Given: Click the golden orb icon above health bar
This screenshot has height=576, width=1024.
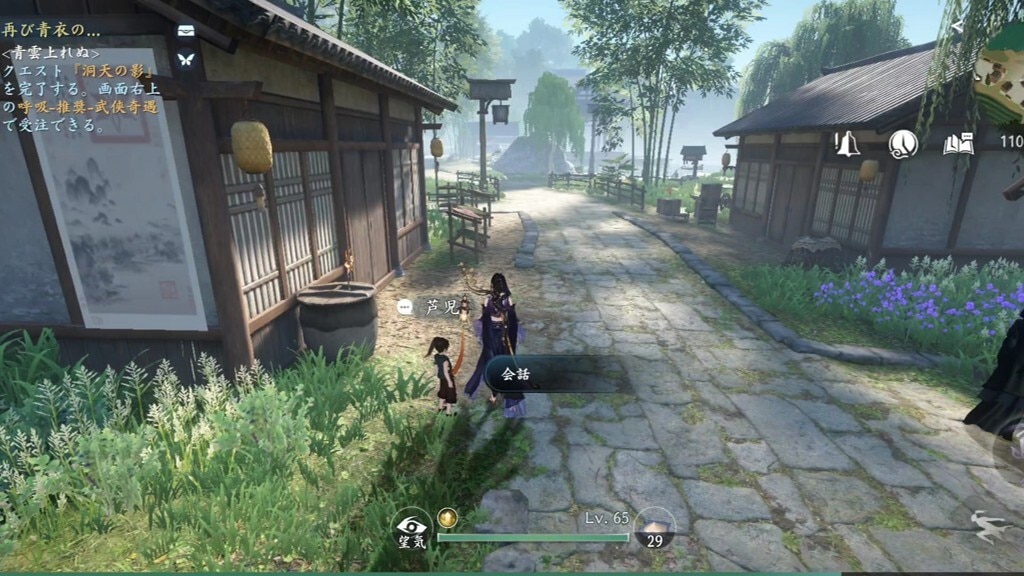Looking at the screenshot, I should click(447, 518).
